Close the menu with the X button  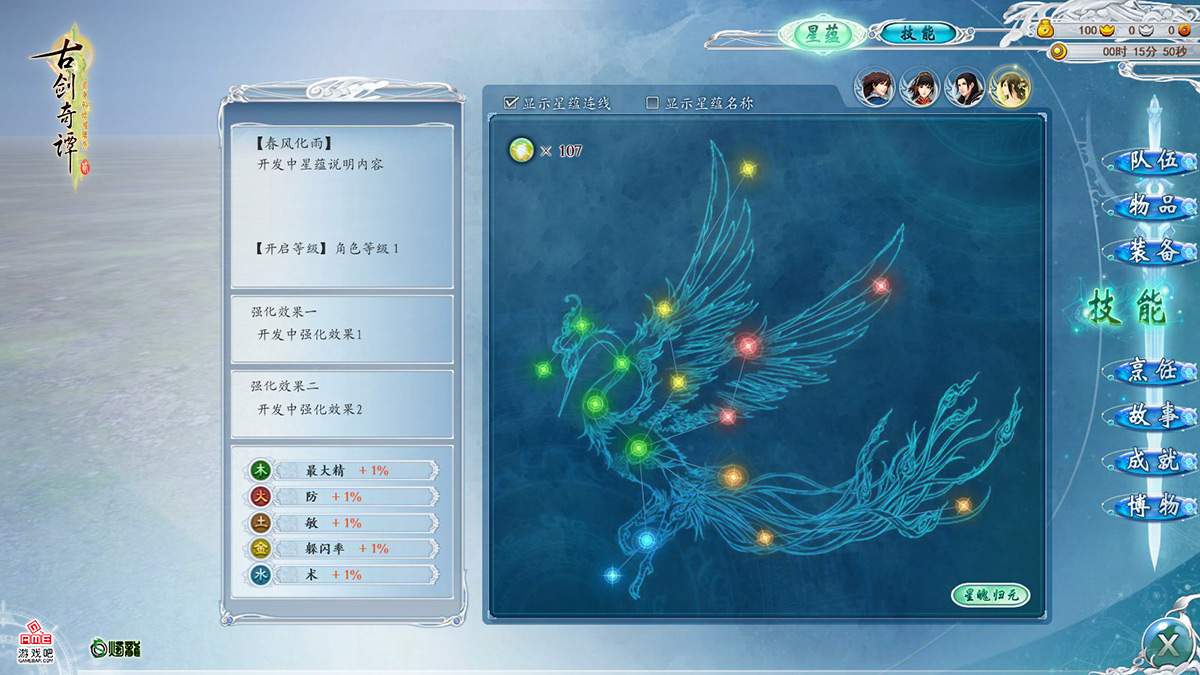tap(1168, 644)
